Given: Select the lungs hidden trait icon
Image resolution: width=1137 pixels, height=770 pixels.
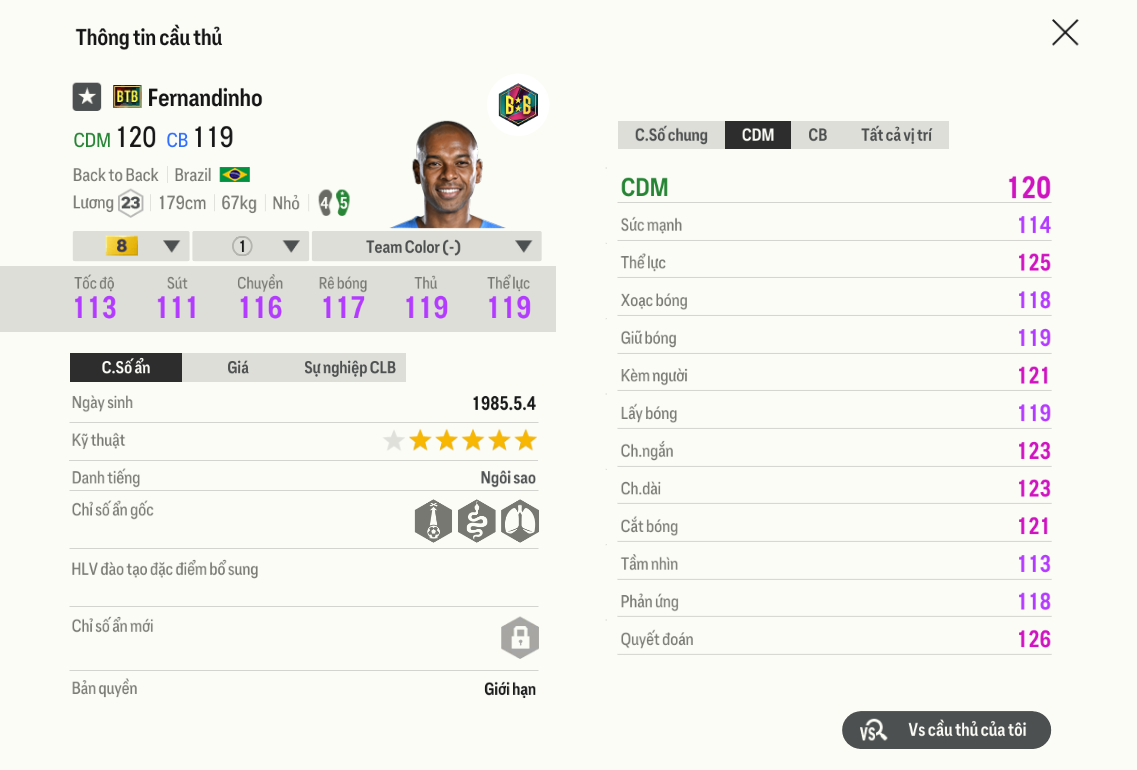Looking at the screenshot, I should pyautogui.click(x=520, y=521).
